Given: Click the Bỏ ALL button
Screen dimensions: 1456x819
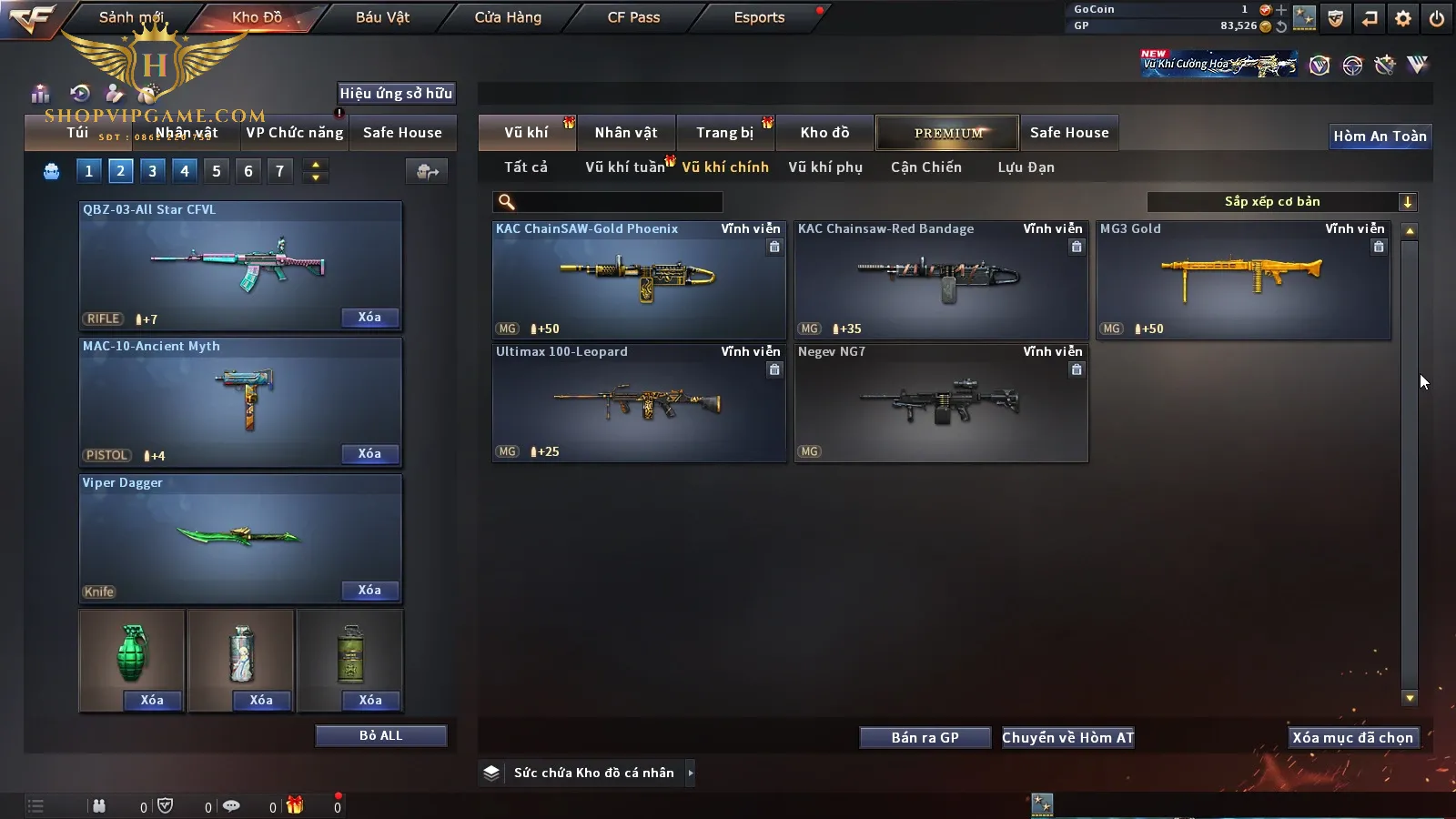Looking at the screenshot, I should click(380, 736).
